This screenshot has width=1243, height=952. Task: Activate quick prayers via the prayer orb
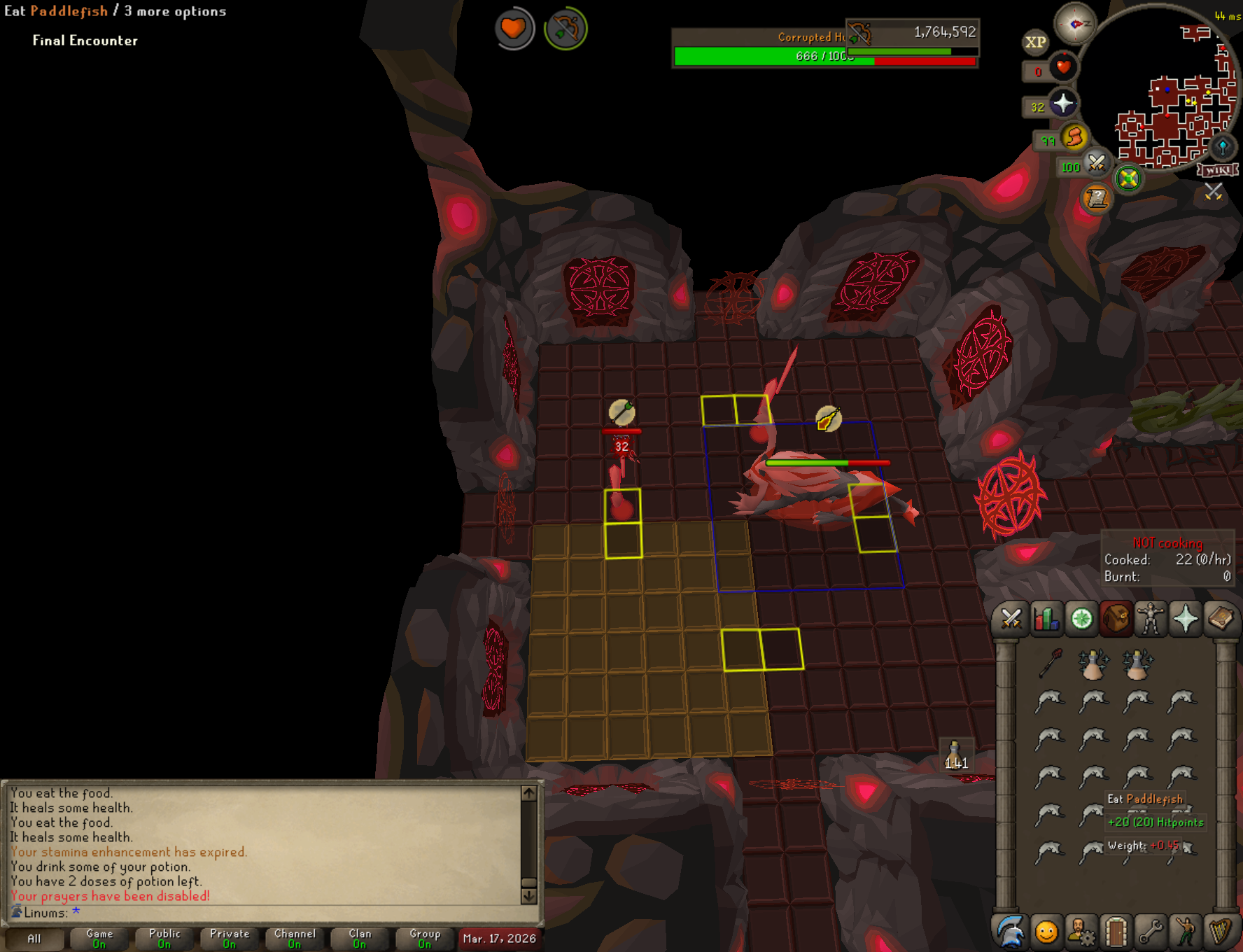1062,104
